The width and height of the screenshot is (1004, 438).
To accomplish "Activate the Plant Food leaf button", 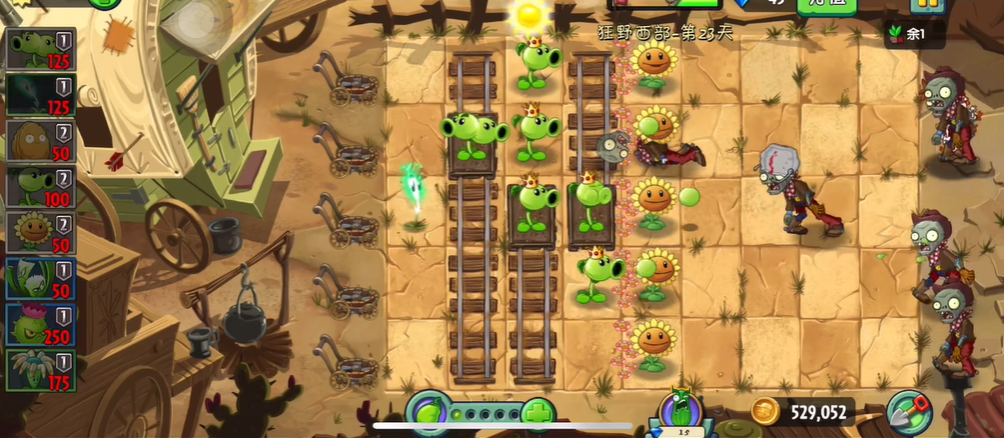I will tap(426, 412).
